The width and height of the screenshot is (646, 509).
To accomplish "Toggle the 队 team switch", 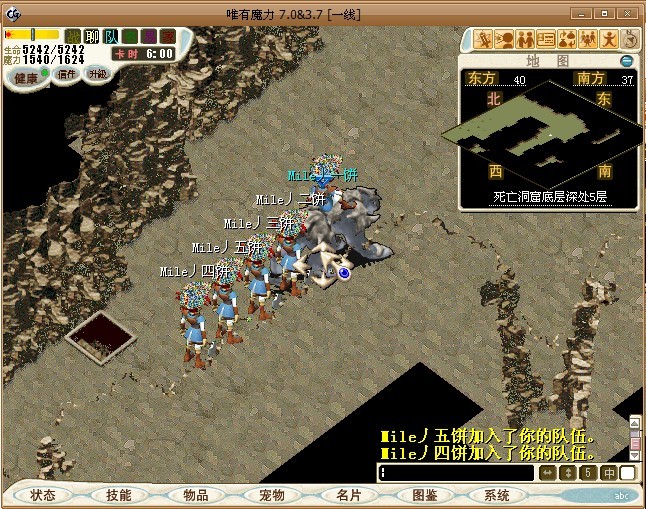I will [111, 36].
